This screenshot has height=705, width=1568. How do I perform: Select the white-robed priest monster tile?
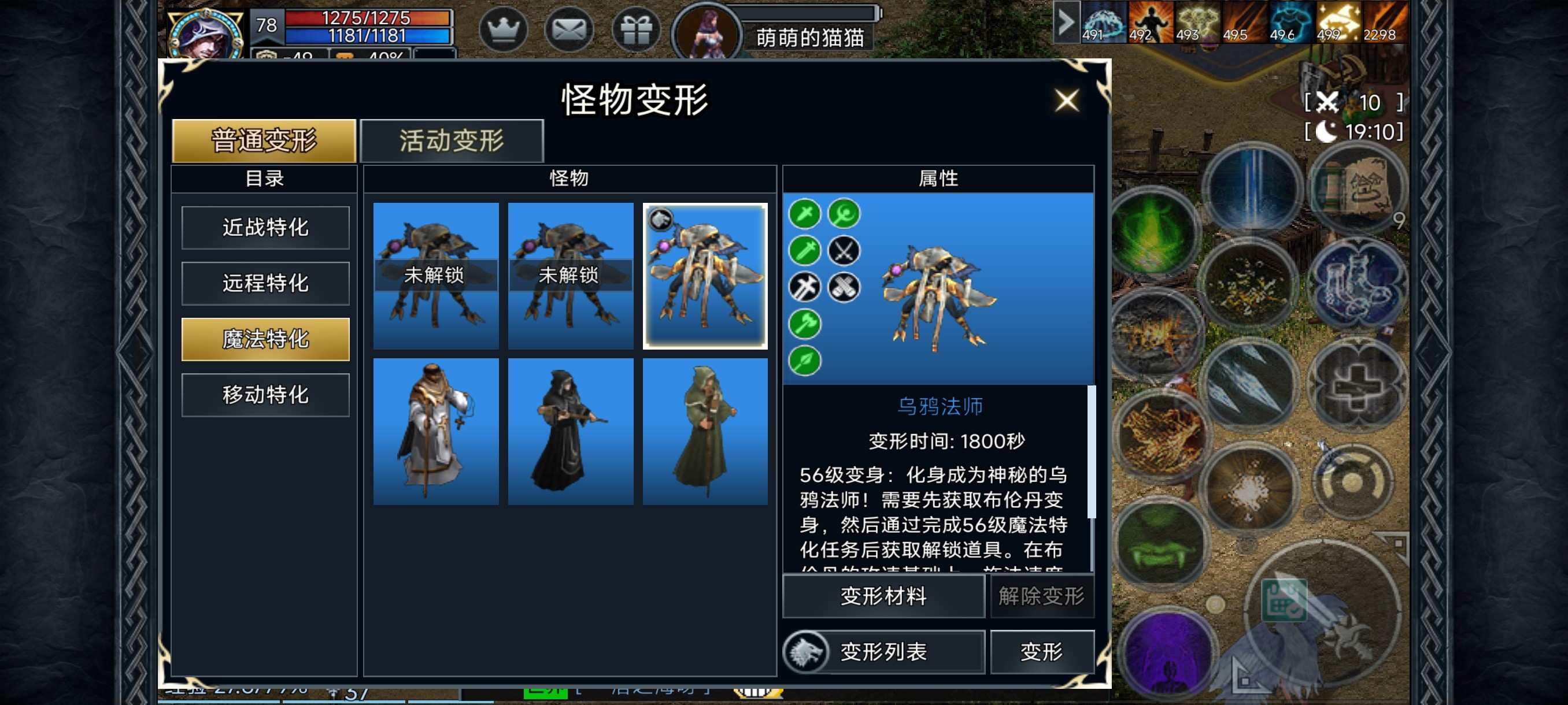coord(436,431)
